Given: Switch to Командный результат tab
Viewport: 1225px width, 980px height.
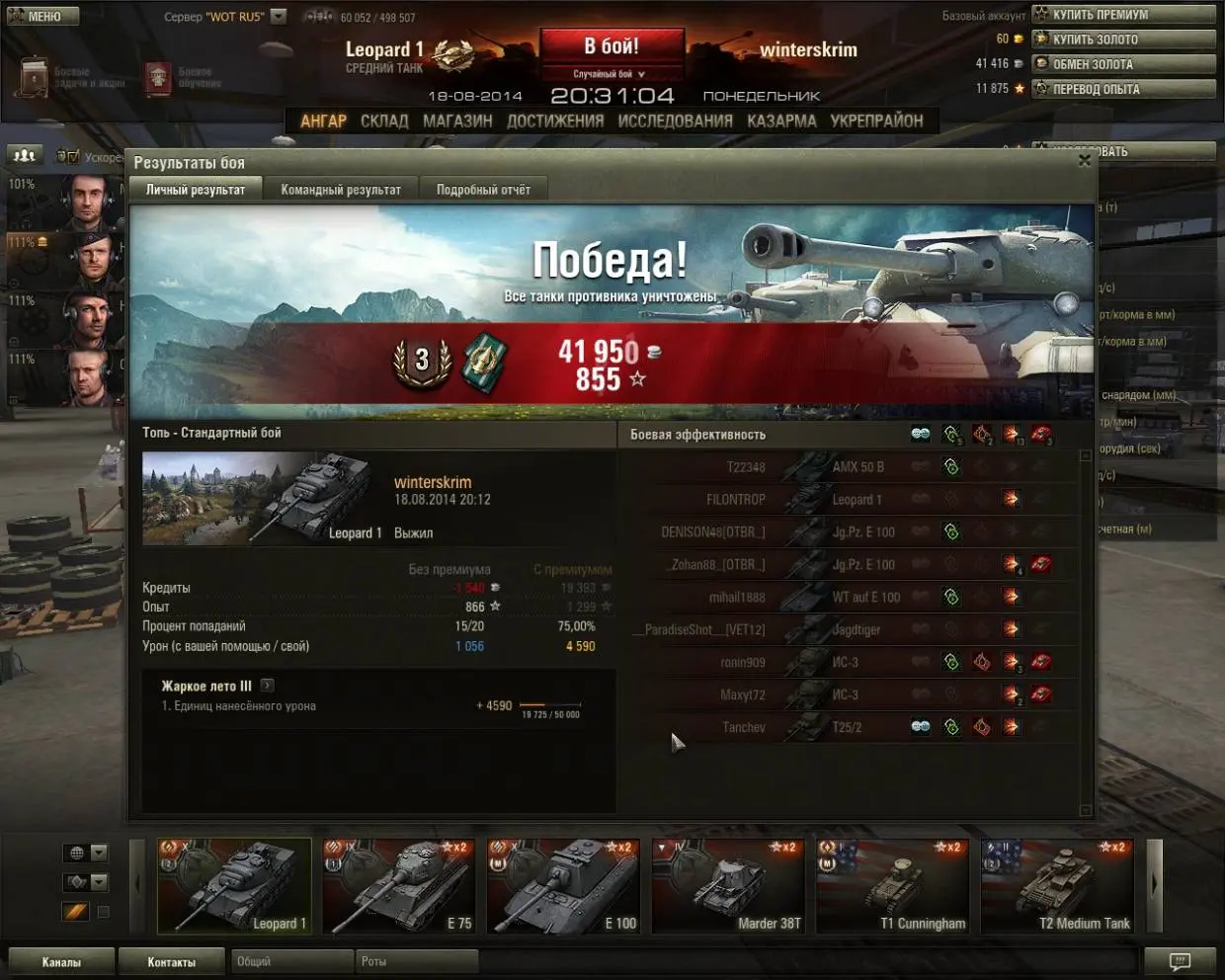Looking at the screenshot, I should [x=341, y=190].
